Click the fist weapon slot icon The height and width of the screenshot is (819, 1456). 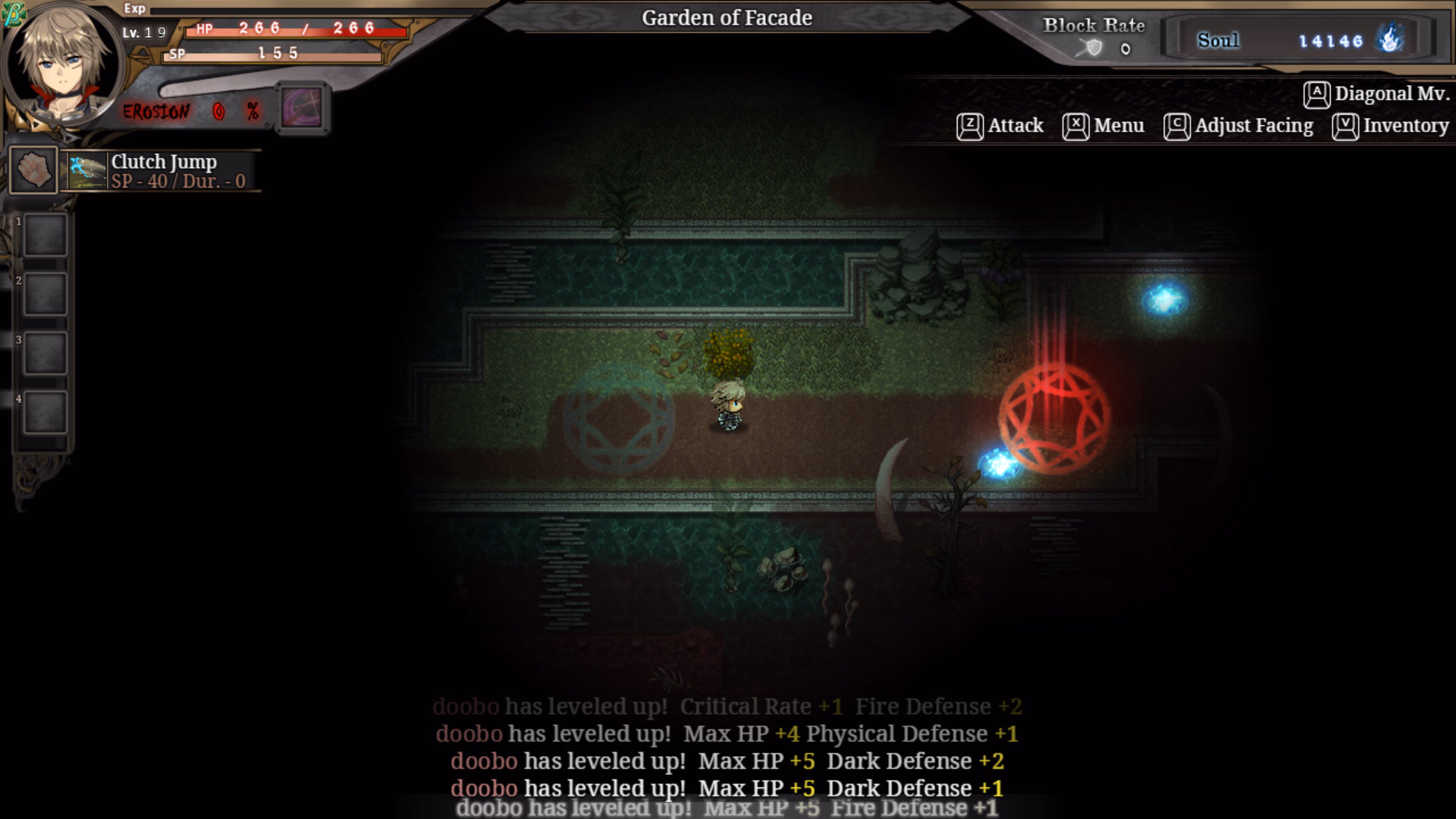click(x=33, y=169)
